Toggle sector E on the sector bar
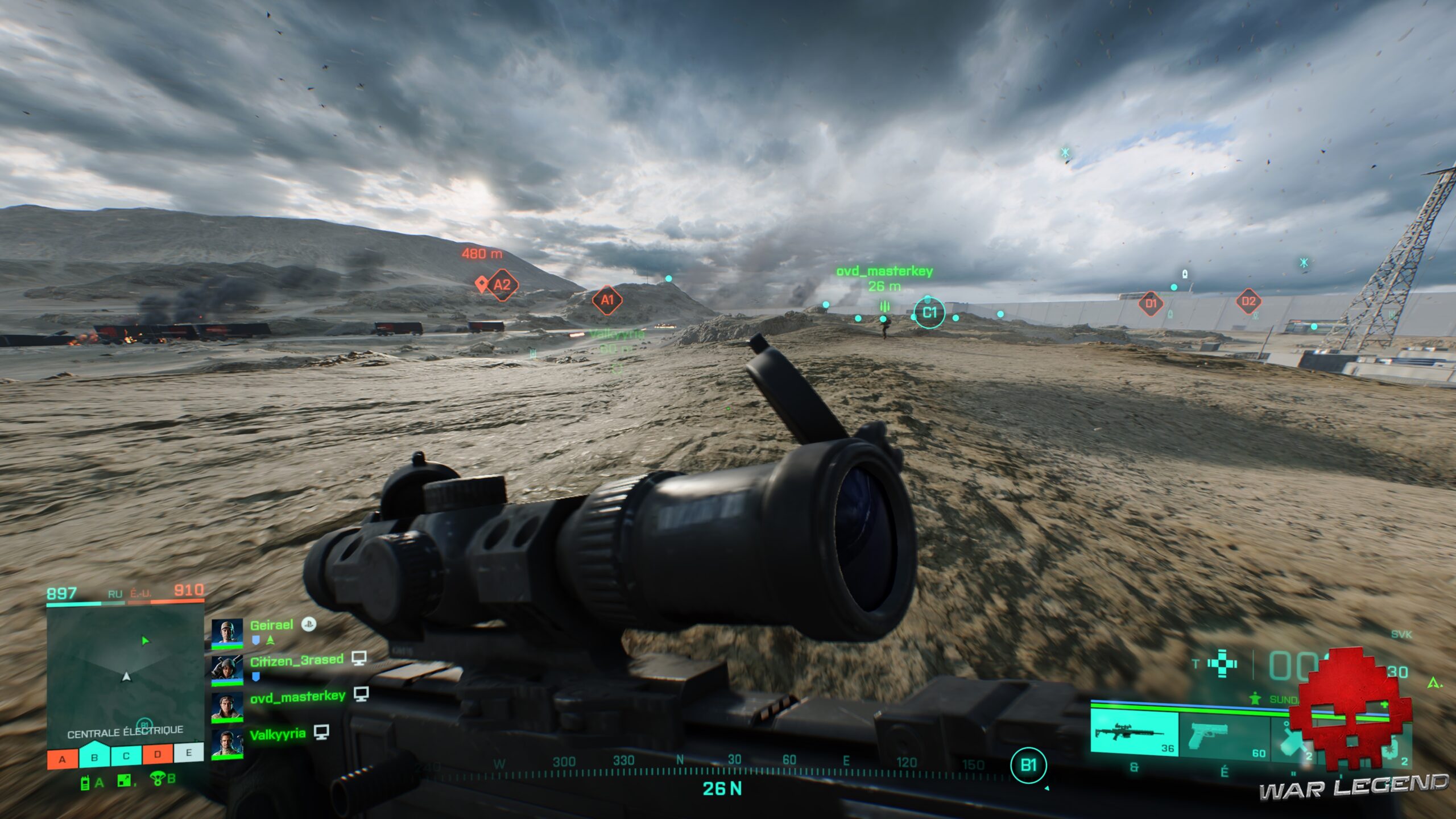Screen dimensions: 1456x819 click(189, 754)
